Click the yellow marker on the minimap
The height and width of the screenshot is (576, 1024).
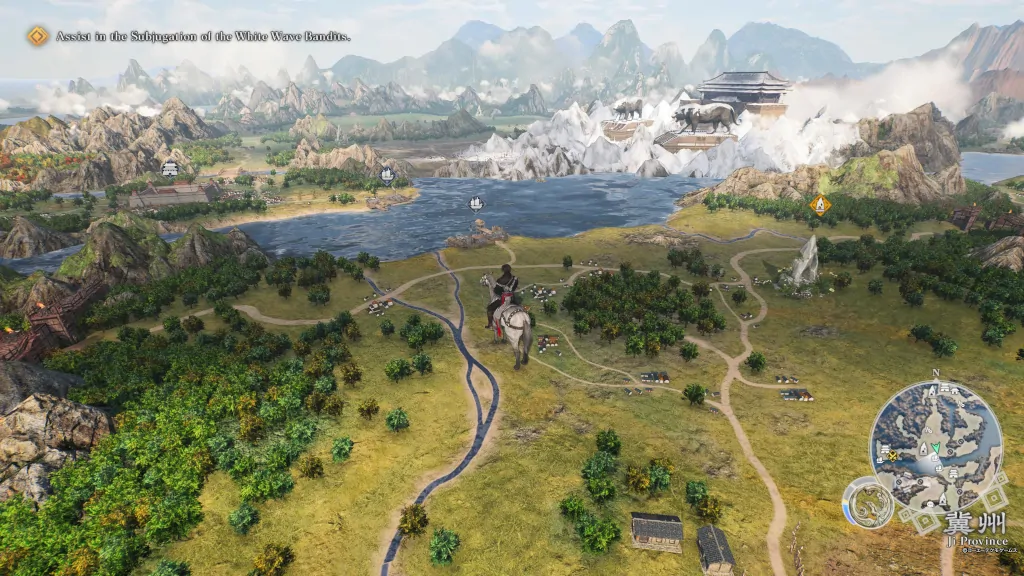pyautogui.click(x=893, y=456)
